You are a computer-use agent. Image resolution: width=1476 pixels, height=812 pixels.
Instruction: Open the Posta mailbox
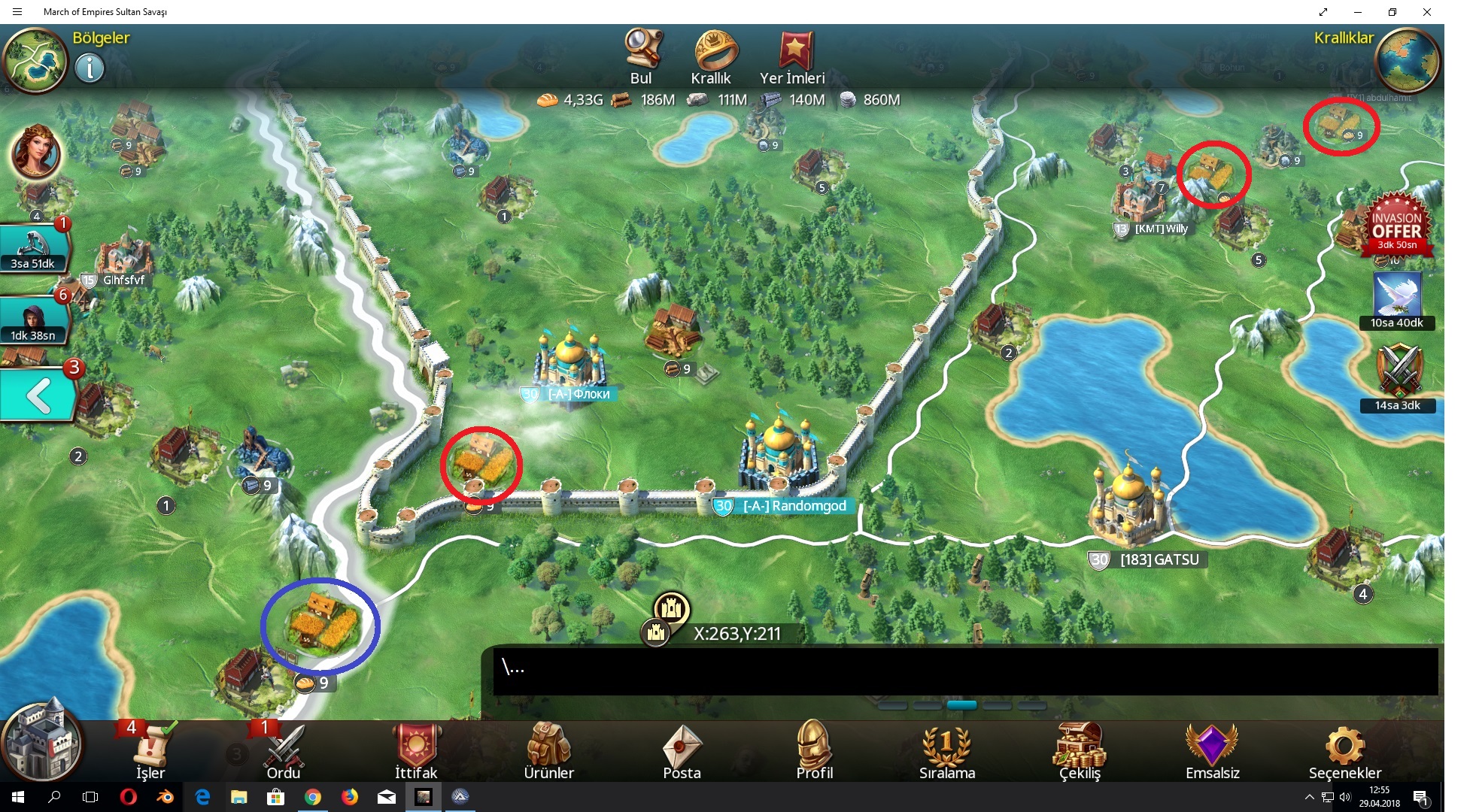point(682,750)
